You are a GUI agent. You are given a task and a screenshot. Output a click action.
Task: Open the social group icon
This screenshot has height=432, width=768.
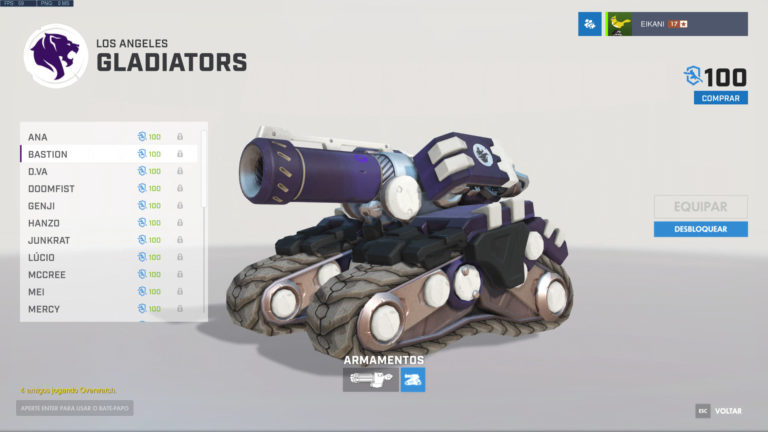[x=589, y=24]
